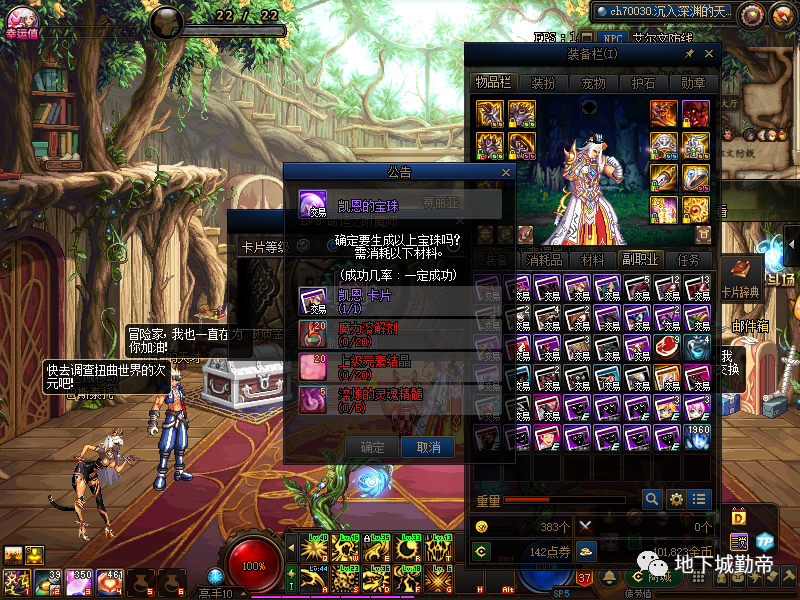This screenshot has height=600, width=800.
Task: Switch to the 消耗品 item tab
Action: click(x=544, y=259)
